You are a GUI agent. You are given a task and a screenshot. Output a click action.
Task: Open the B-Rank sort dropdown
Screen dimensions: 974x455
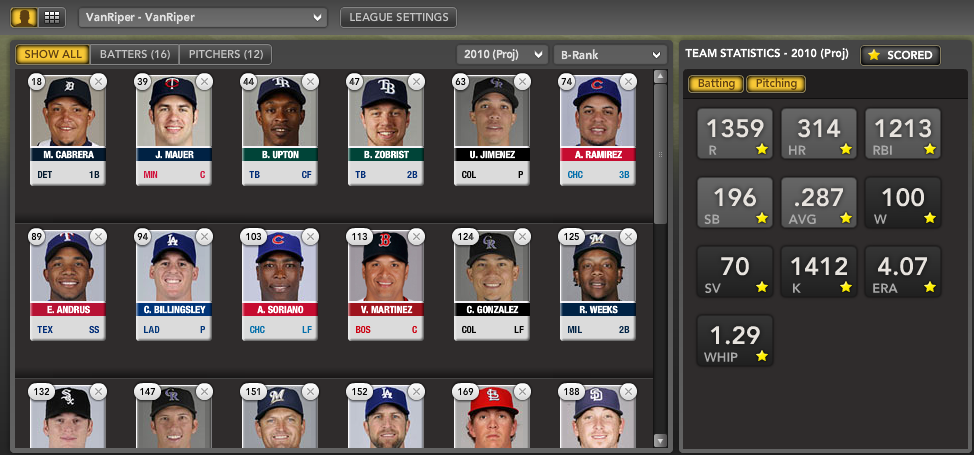click(609, 55)
